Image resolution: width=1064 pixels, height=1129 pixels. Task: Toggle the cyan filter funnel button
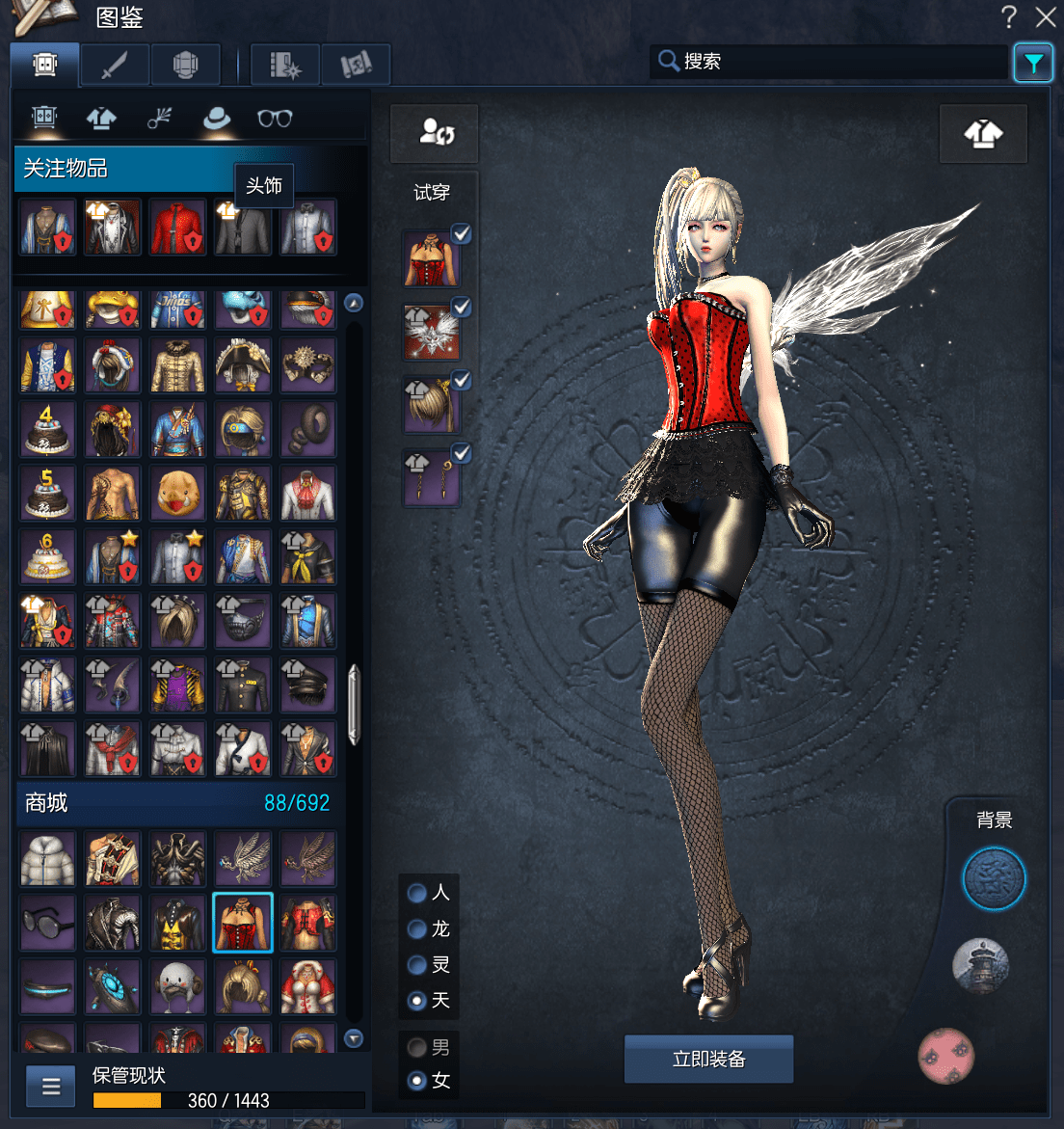pyautogui.click(x=1033, y=64)
